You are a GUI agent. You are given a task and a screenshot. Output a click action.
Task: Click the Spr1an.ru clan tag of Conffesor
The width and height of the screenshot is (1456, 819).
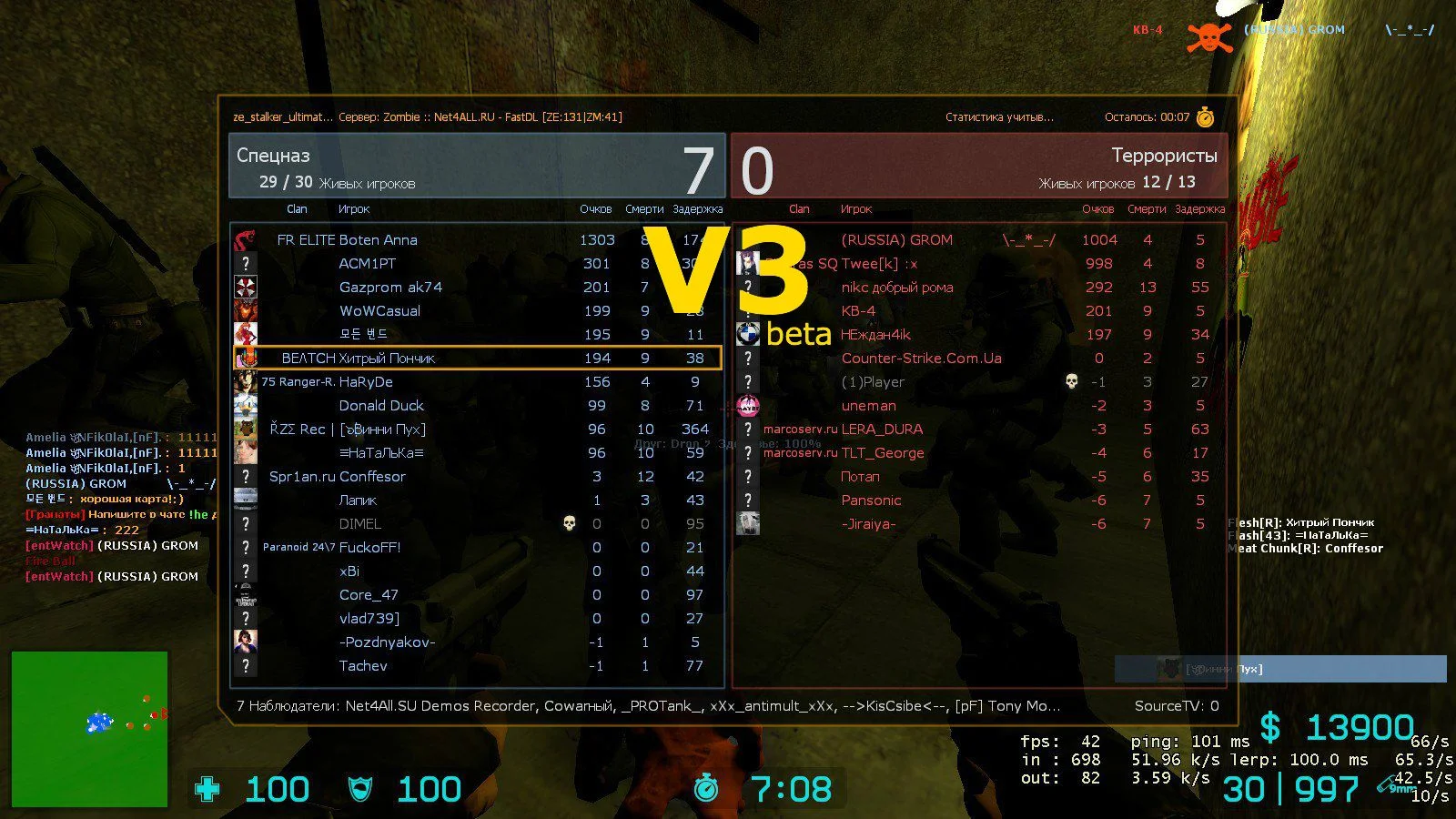299,476
